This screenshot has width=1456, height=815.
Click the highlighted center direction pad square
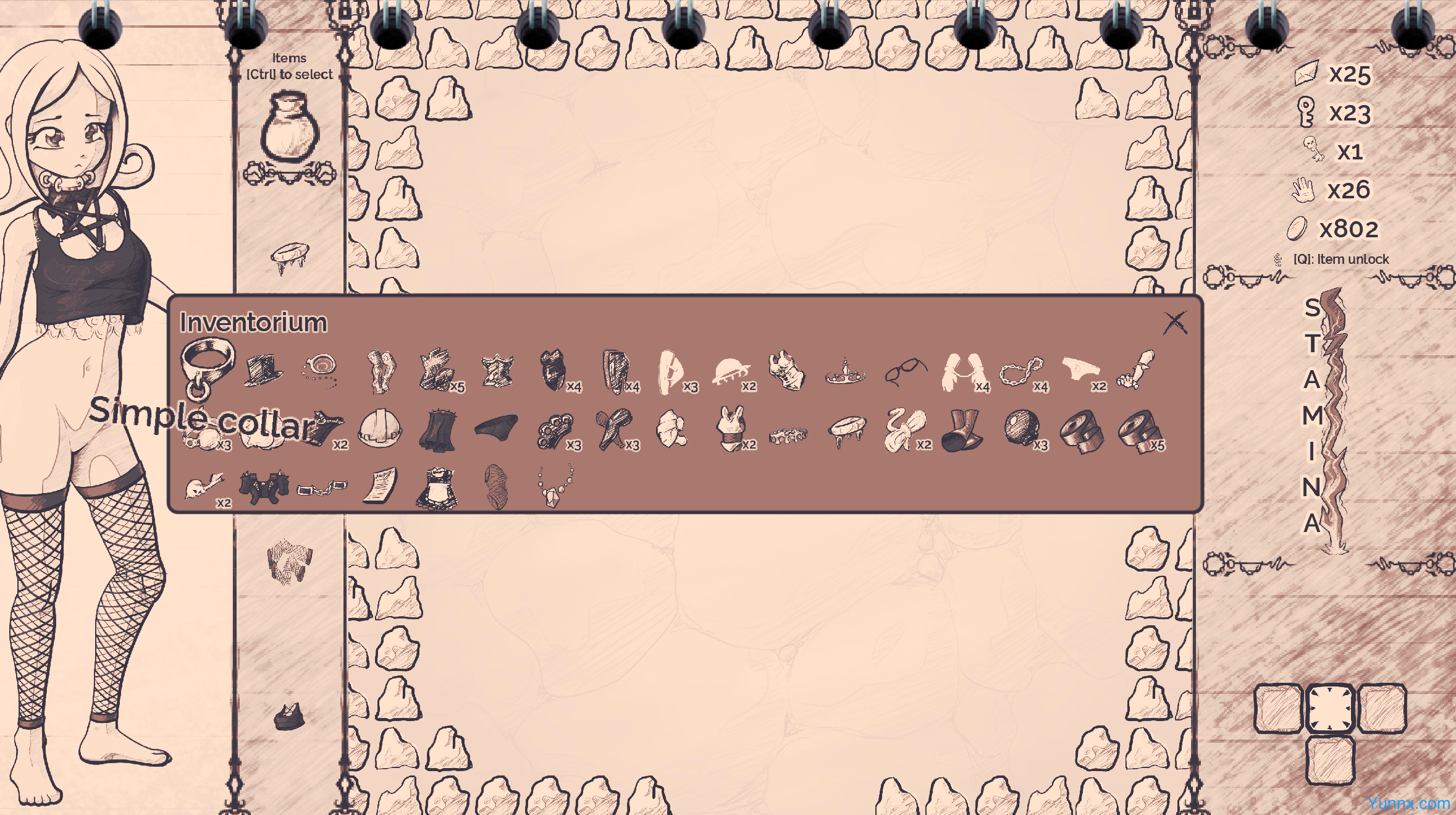(1330, 708)
